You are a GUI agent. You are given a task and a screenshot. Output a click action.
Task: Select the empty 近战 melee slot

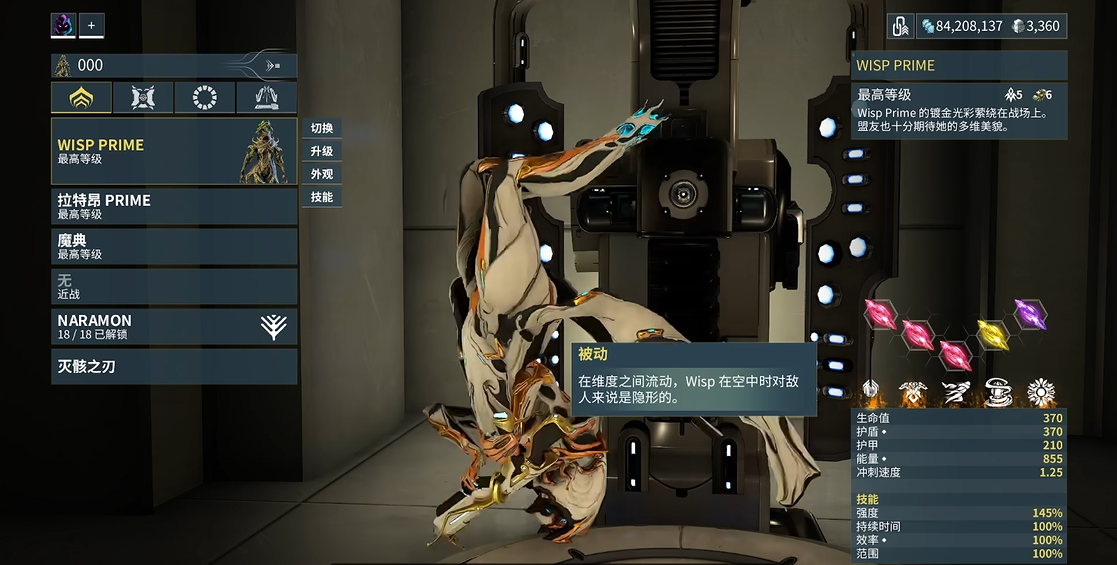coord(174,287)
